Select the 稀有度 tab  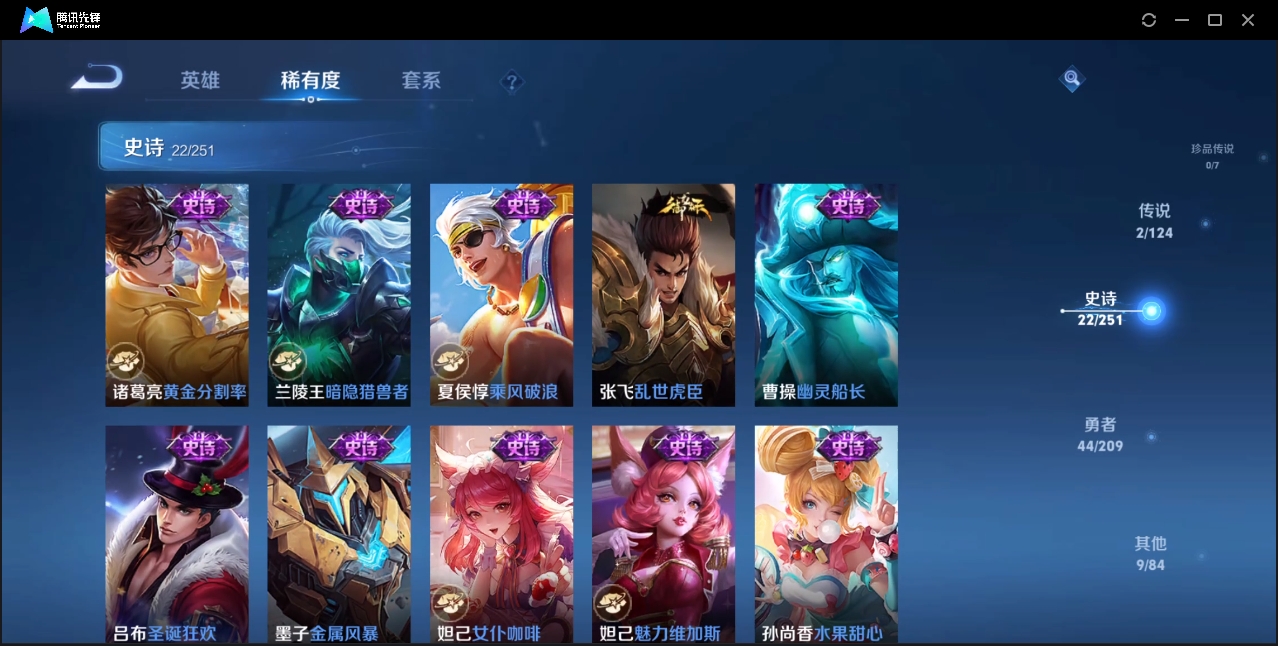(x=310, y=80)
